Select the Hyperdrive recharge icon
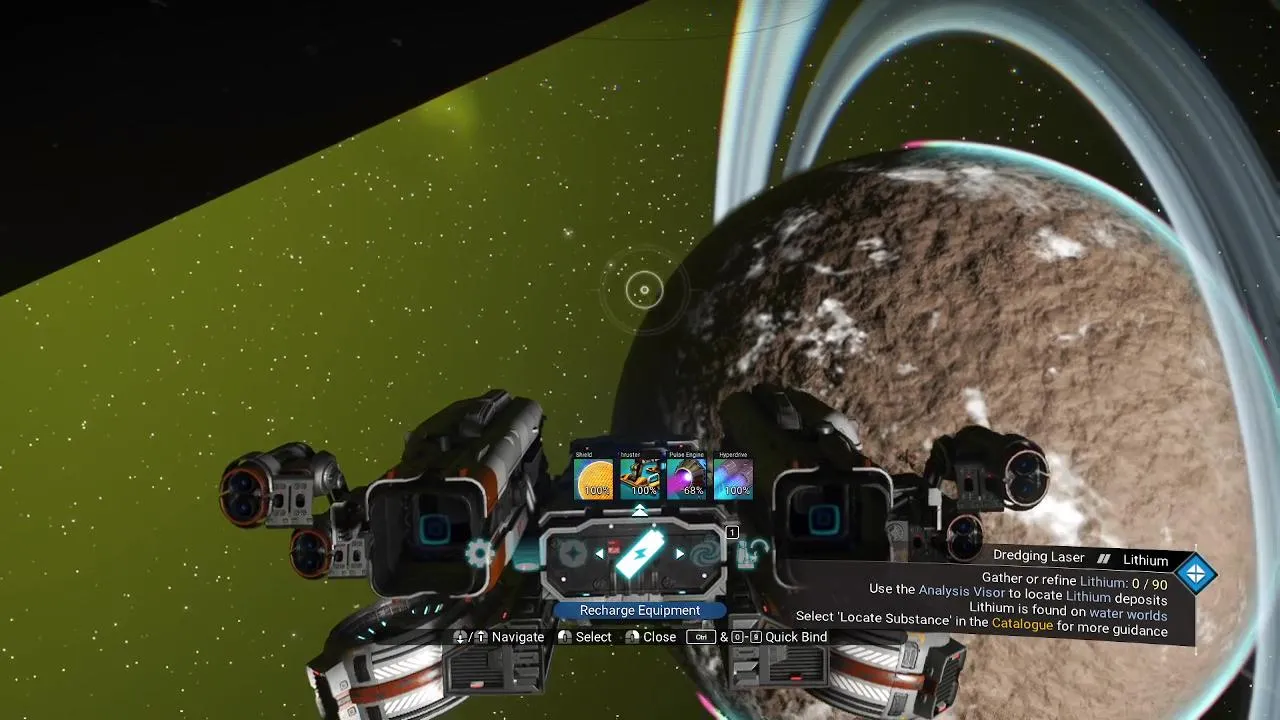Viewport: 1280px width, 720px height. (734, 479)
